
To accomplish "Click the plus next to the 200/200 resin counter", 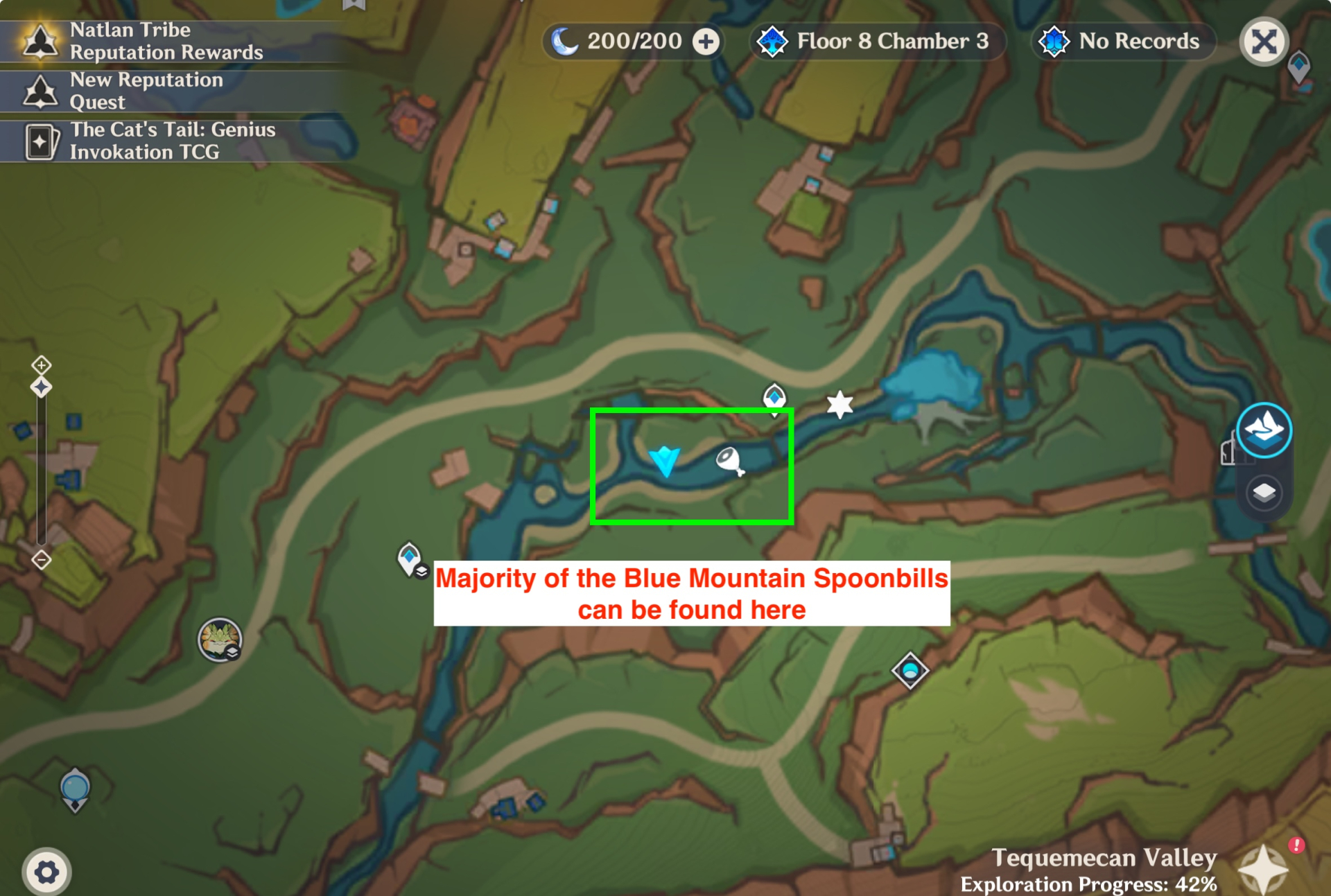I will [x=705, y=42].
